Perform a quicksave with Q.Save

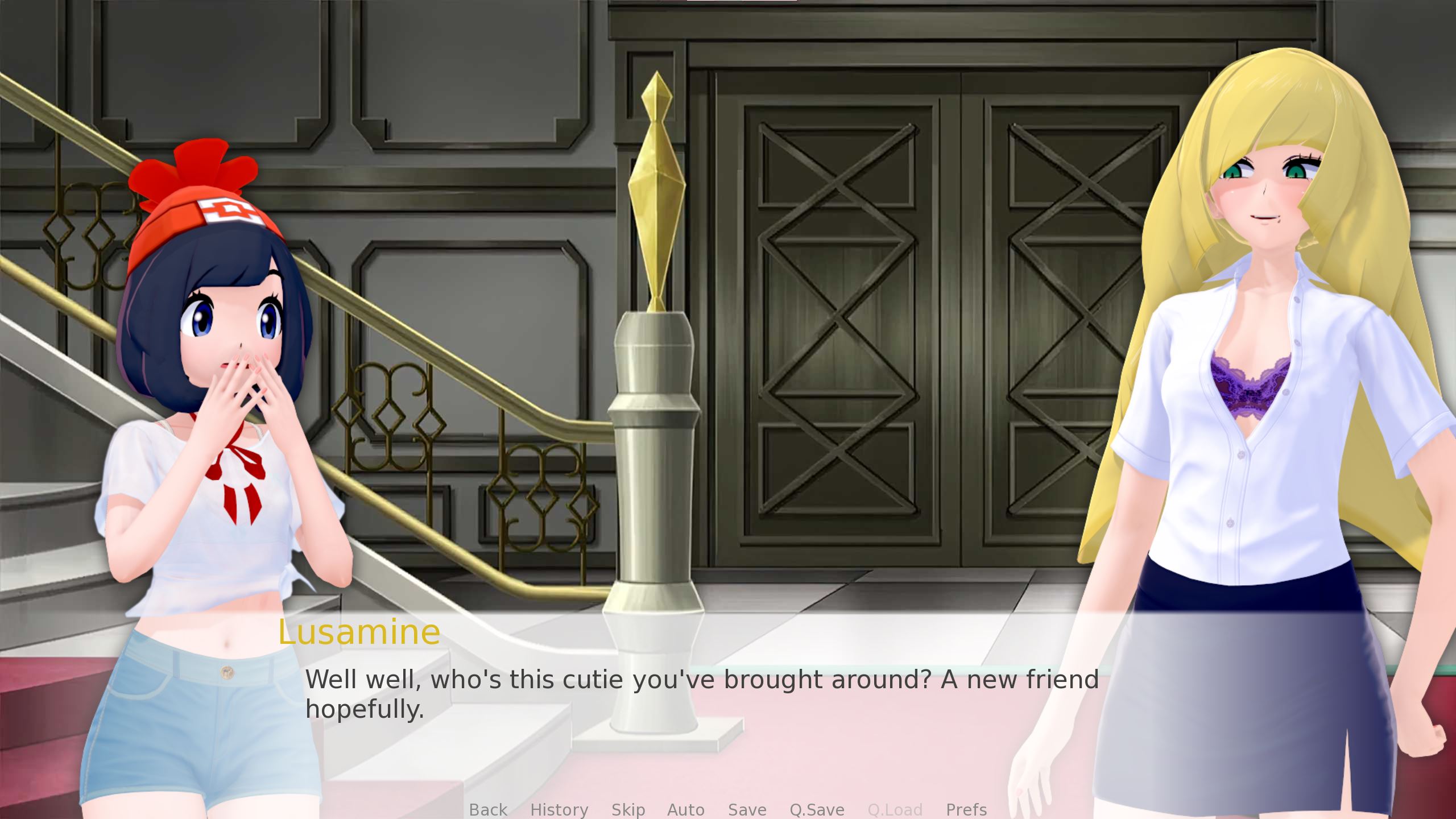coord(817,810)
